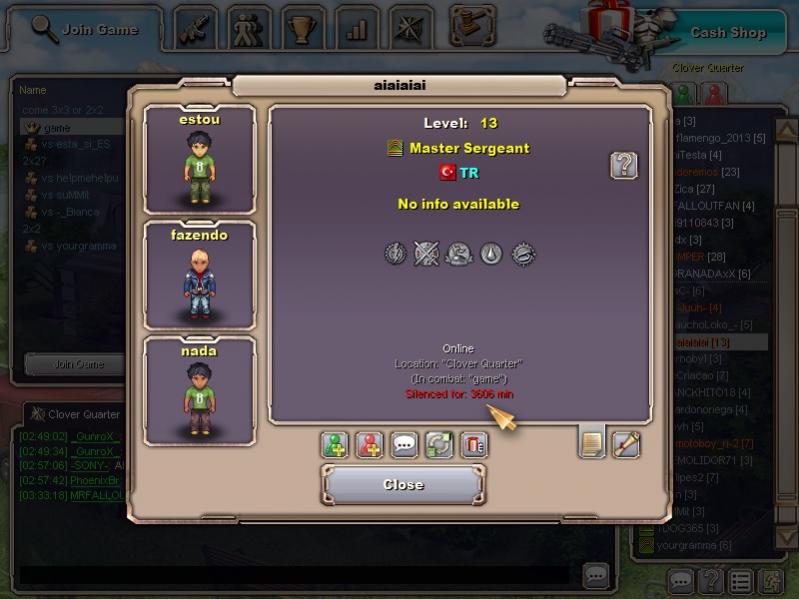Open the Cash Shop

click(727, 32)
